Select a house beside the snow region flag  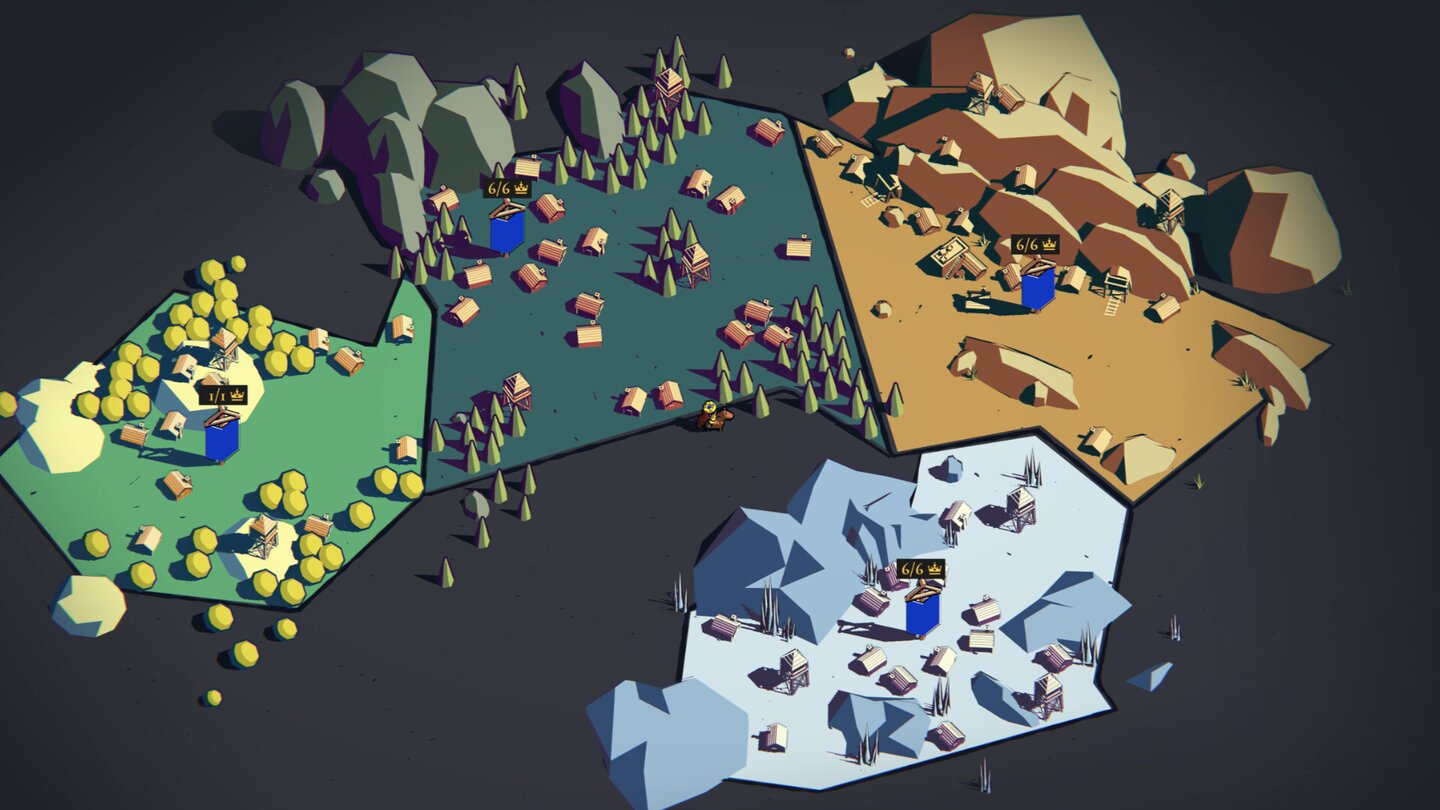click(872, 601)
